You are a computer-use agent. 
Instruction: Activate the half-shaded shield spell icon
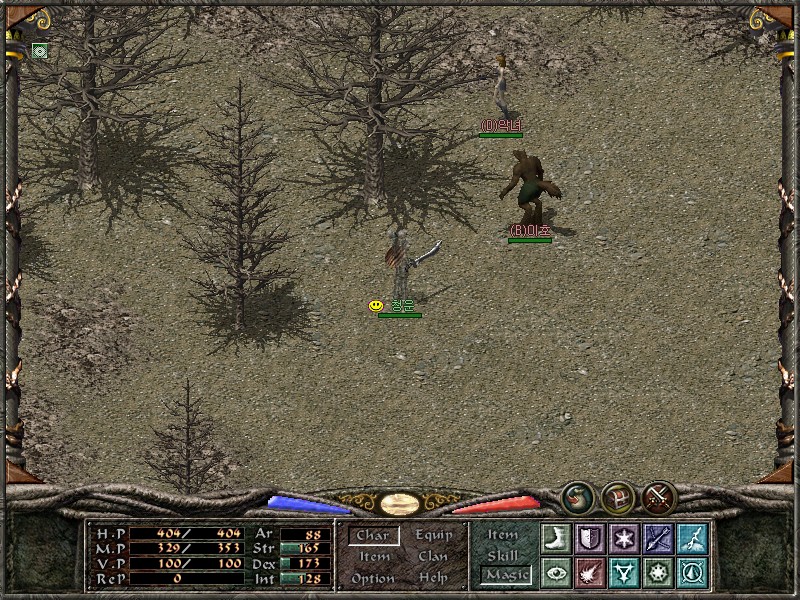(590, 538)
